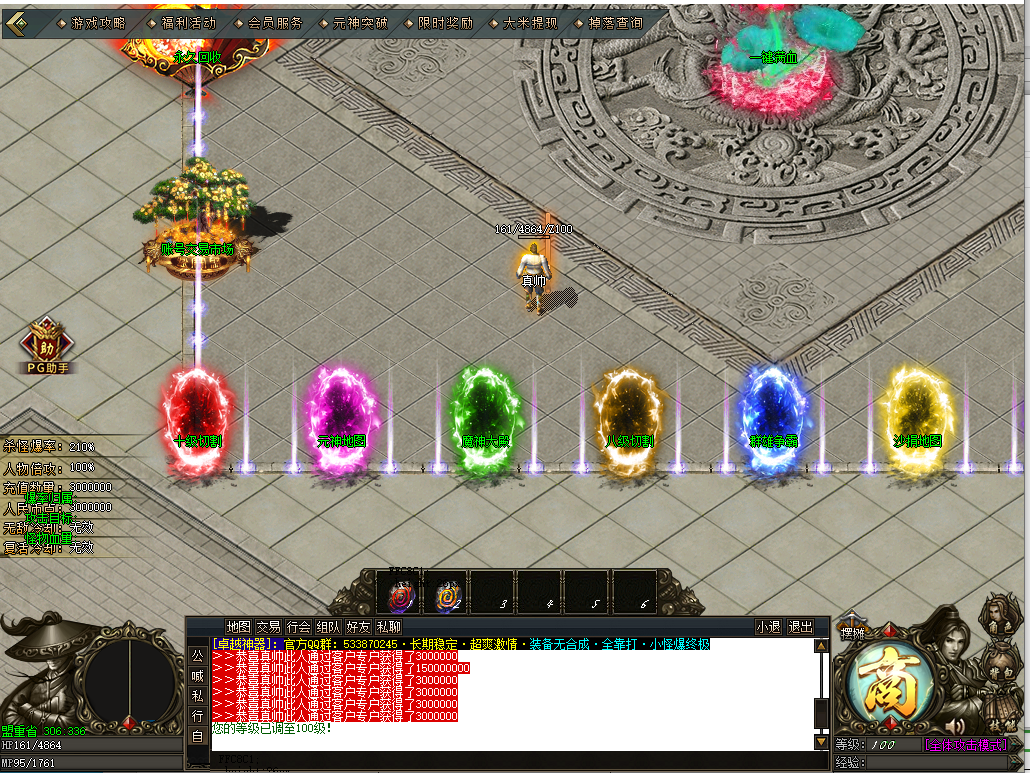Toggle the 全体攻击模式 attack mode
The image size is (1030, 773).
[964, 745]
